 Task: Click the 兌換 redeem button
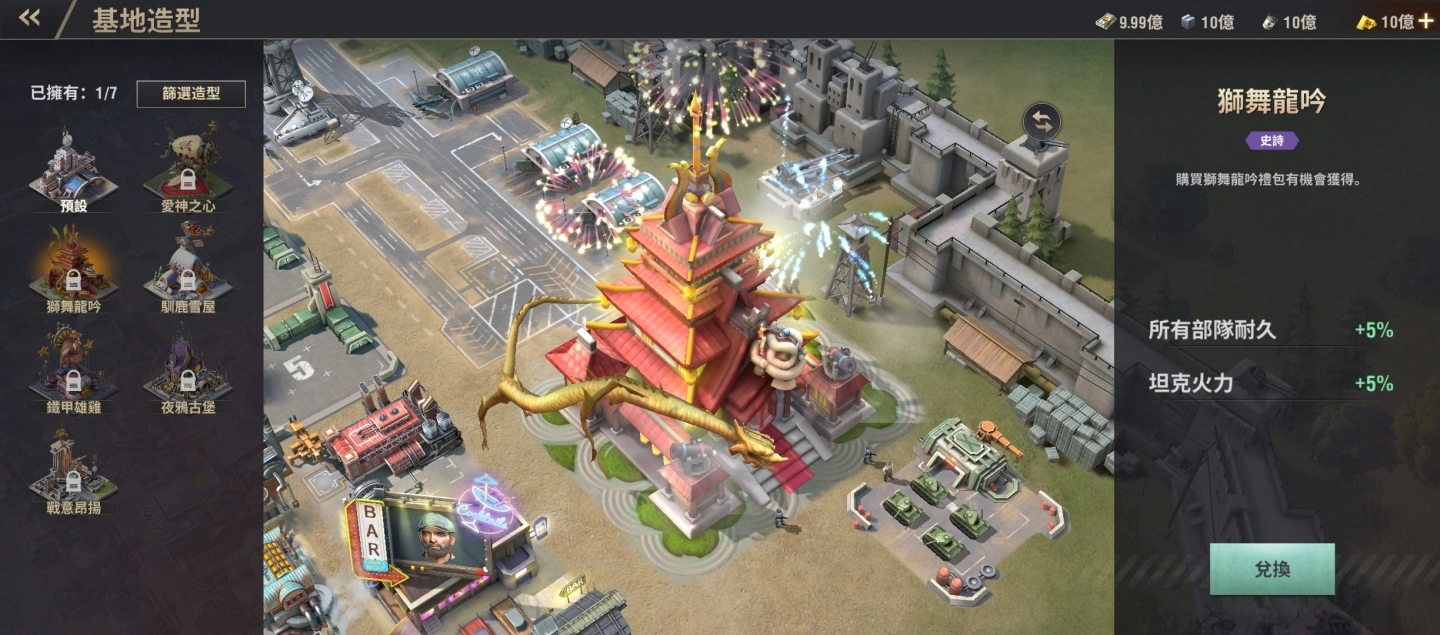pos(1272,569)
